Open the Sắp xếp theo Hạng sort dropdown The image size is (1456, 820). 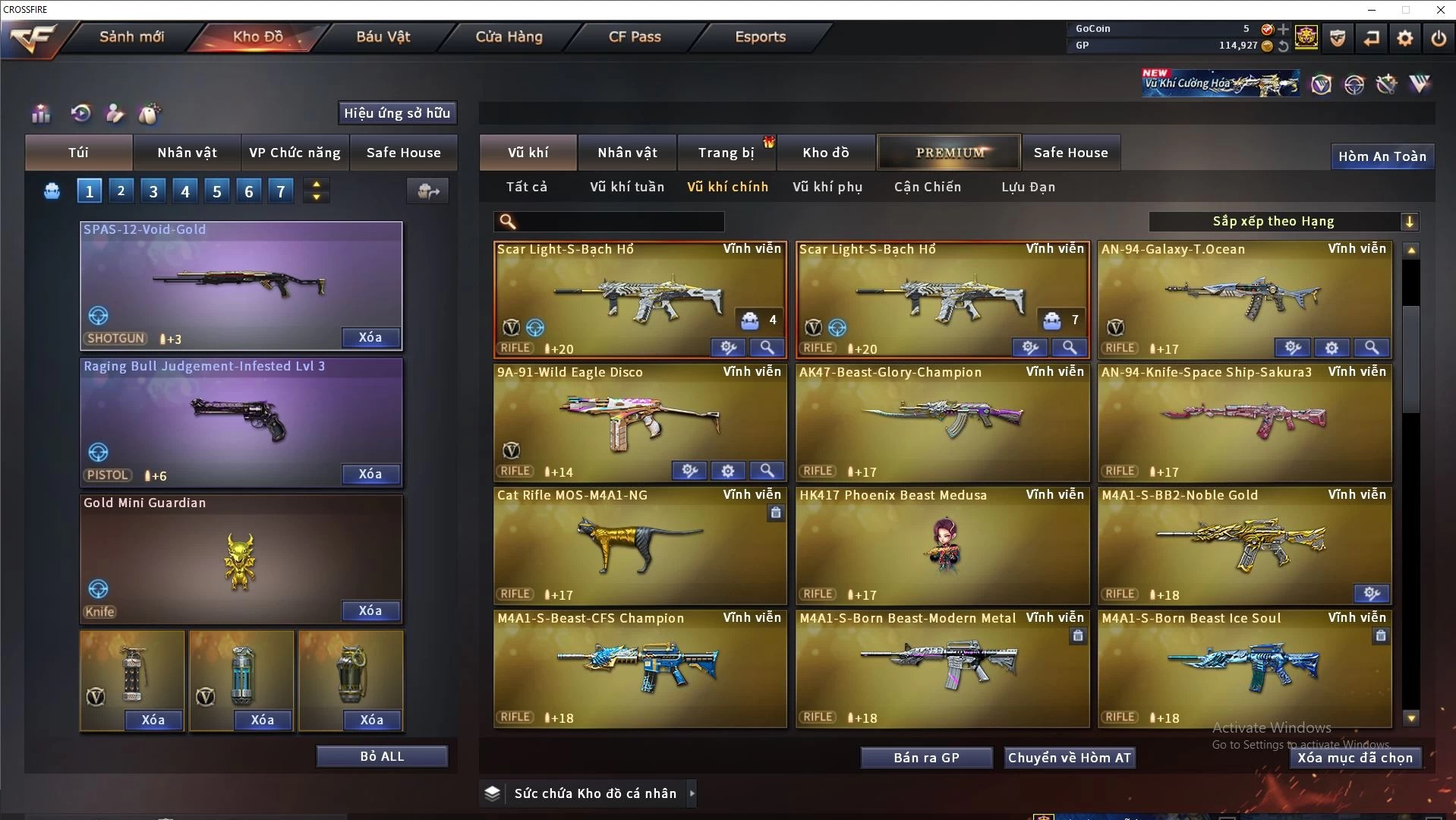pos(1283,222)
